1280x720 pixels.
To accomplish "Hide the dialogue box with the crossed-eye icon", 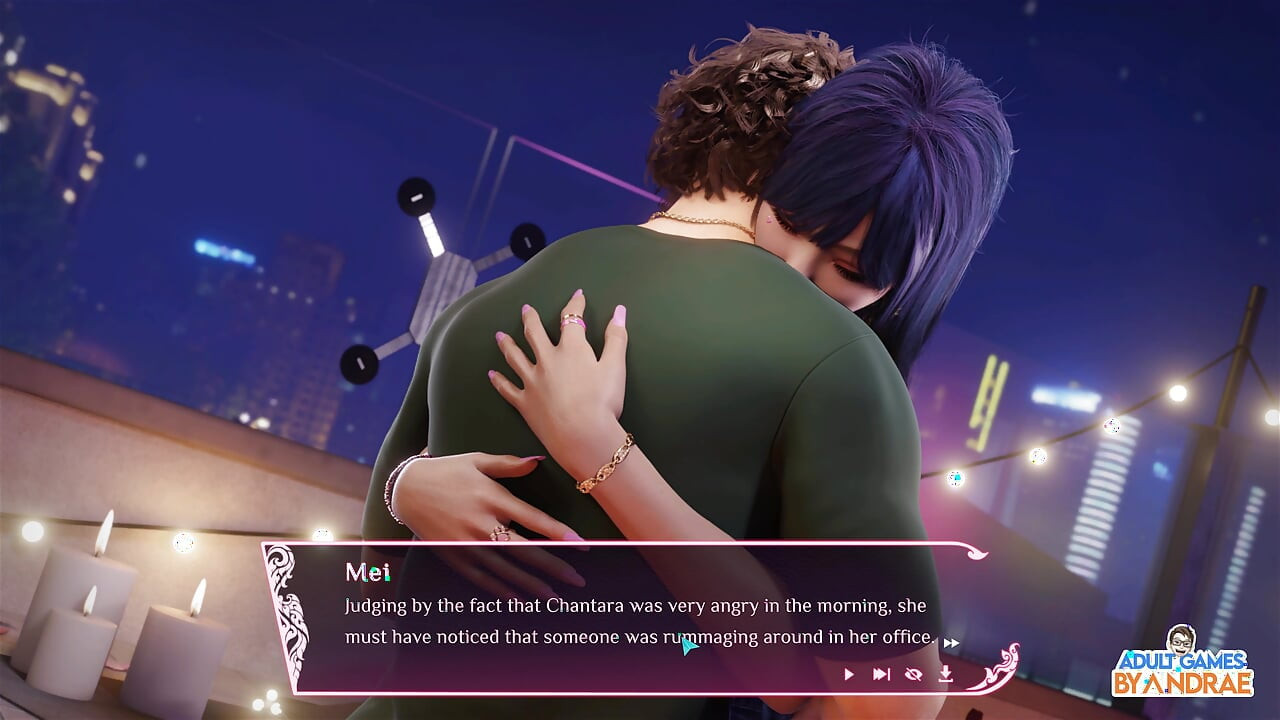I will point(913,675).
